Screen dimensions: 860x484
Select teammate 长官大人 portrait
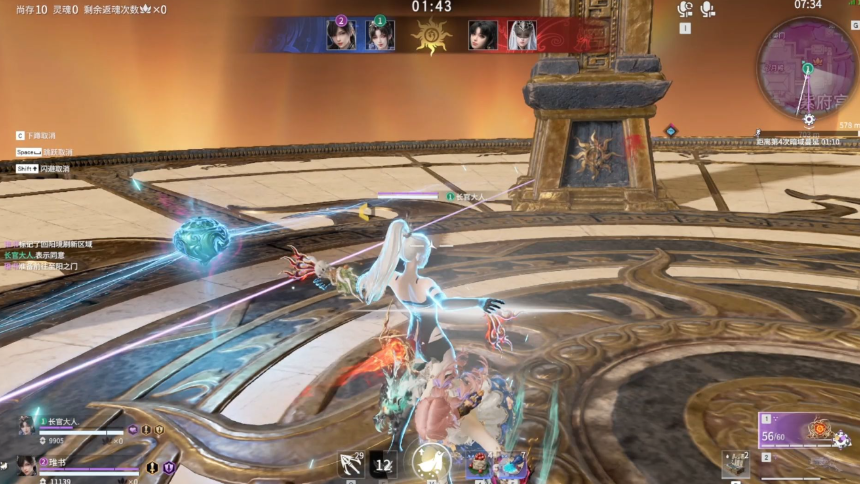pos(26,426)
